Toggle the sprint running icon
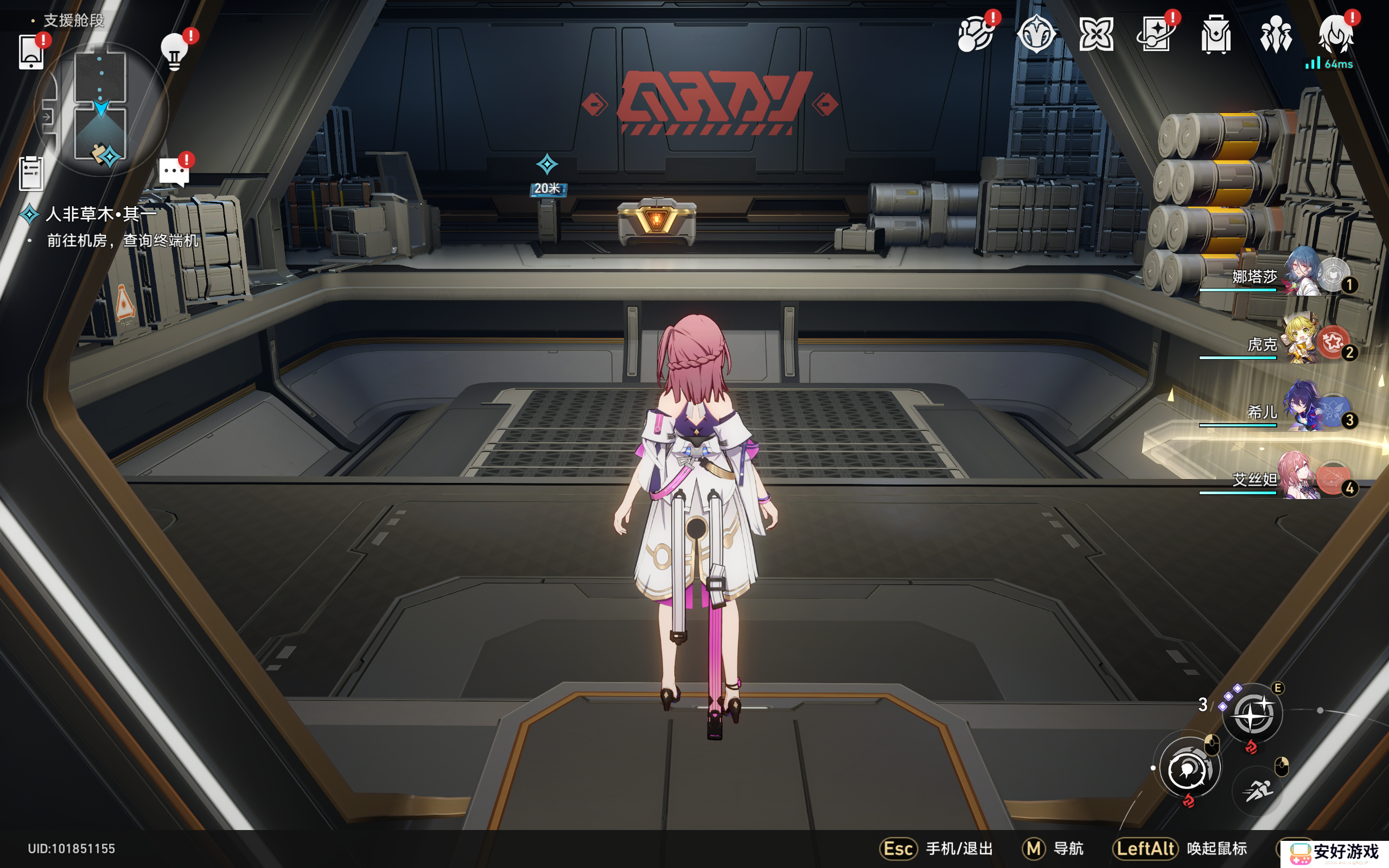This screenshot has width=1389, height=868. [1258, 790]
